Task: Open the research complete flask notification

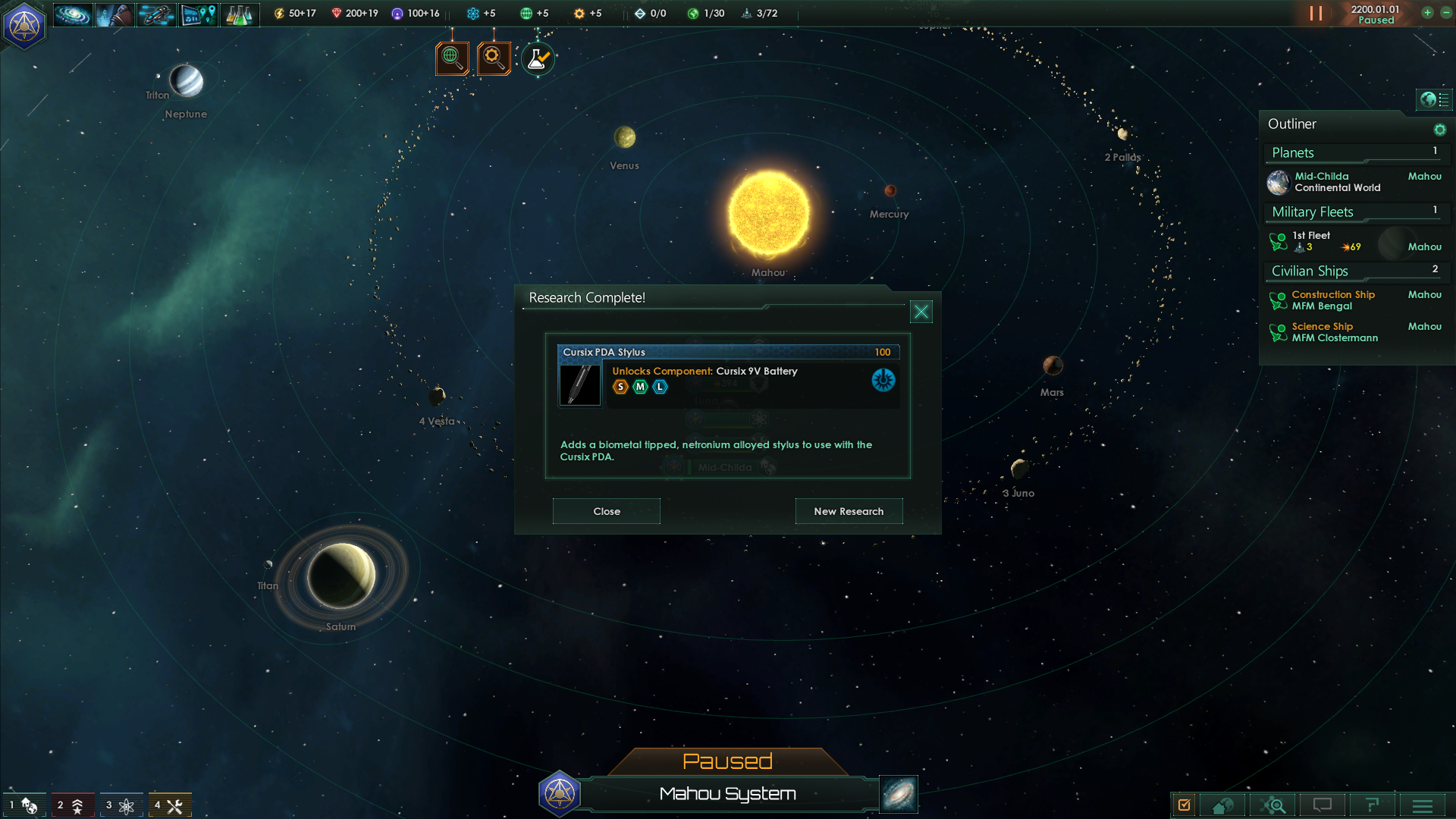Action: (538, 58)
